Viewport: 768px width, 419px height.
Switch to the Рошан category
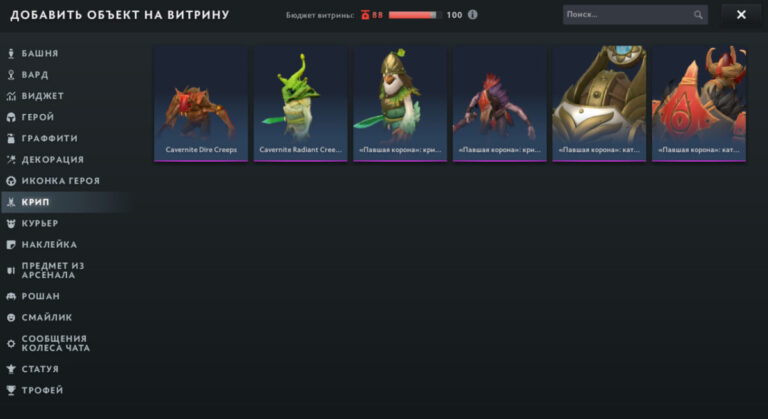41,296
